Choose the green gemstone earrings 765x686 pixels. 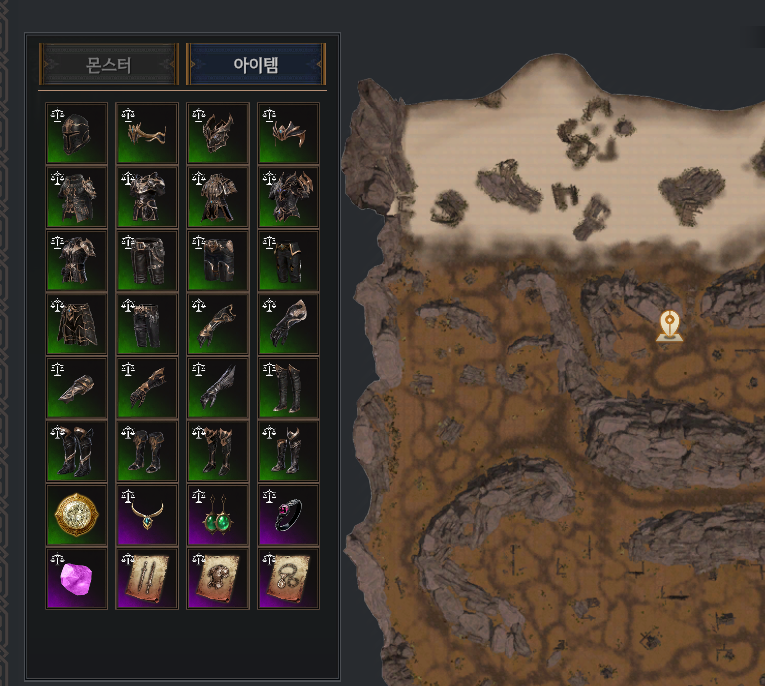[218, 515]
